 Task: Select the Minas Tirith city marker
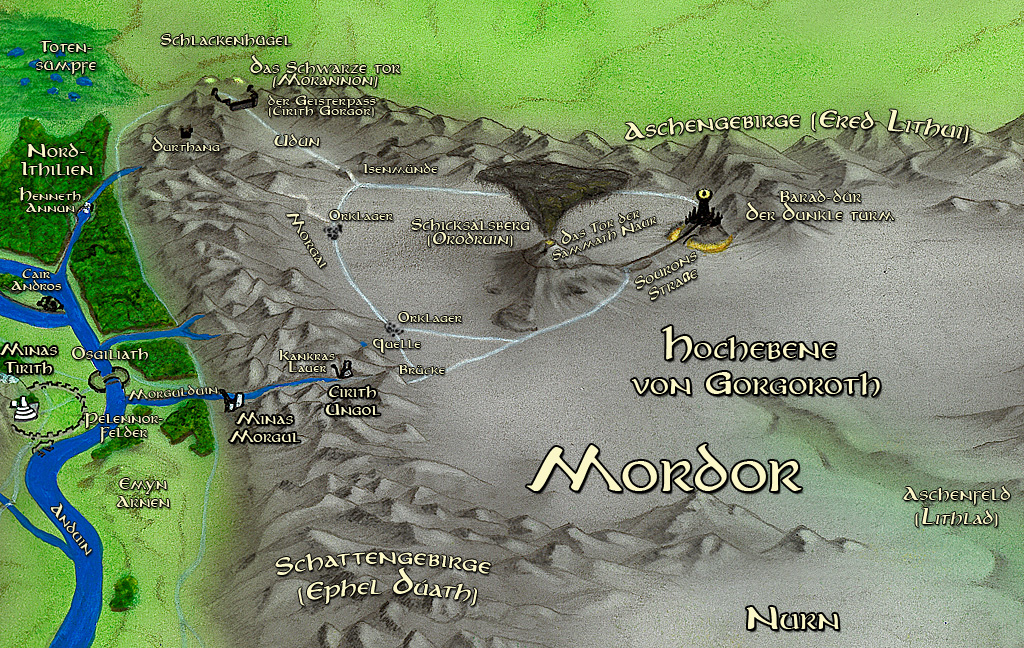tap(23, 407)
